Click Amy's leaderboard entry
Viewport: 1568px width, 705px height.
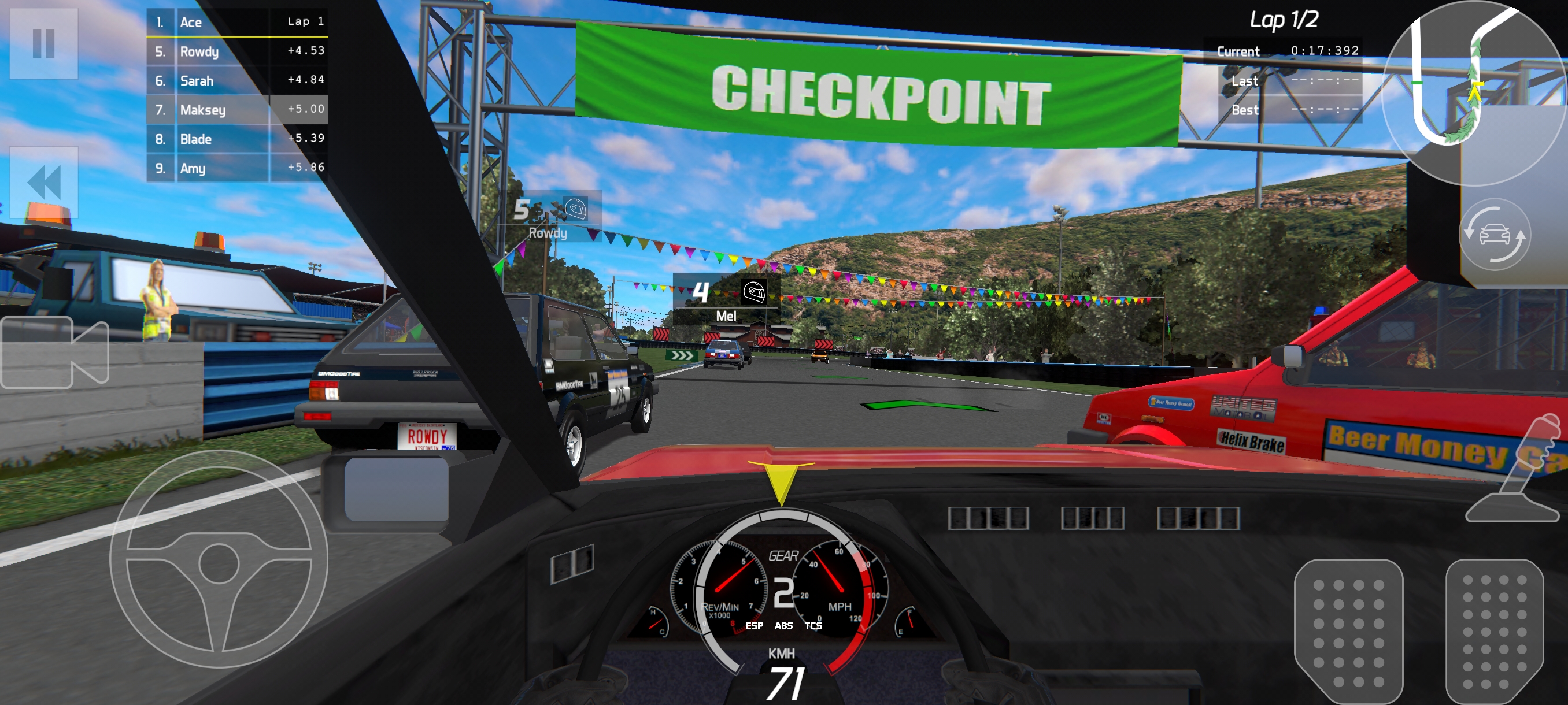tap(238, 168)
